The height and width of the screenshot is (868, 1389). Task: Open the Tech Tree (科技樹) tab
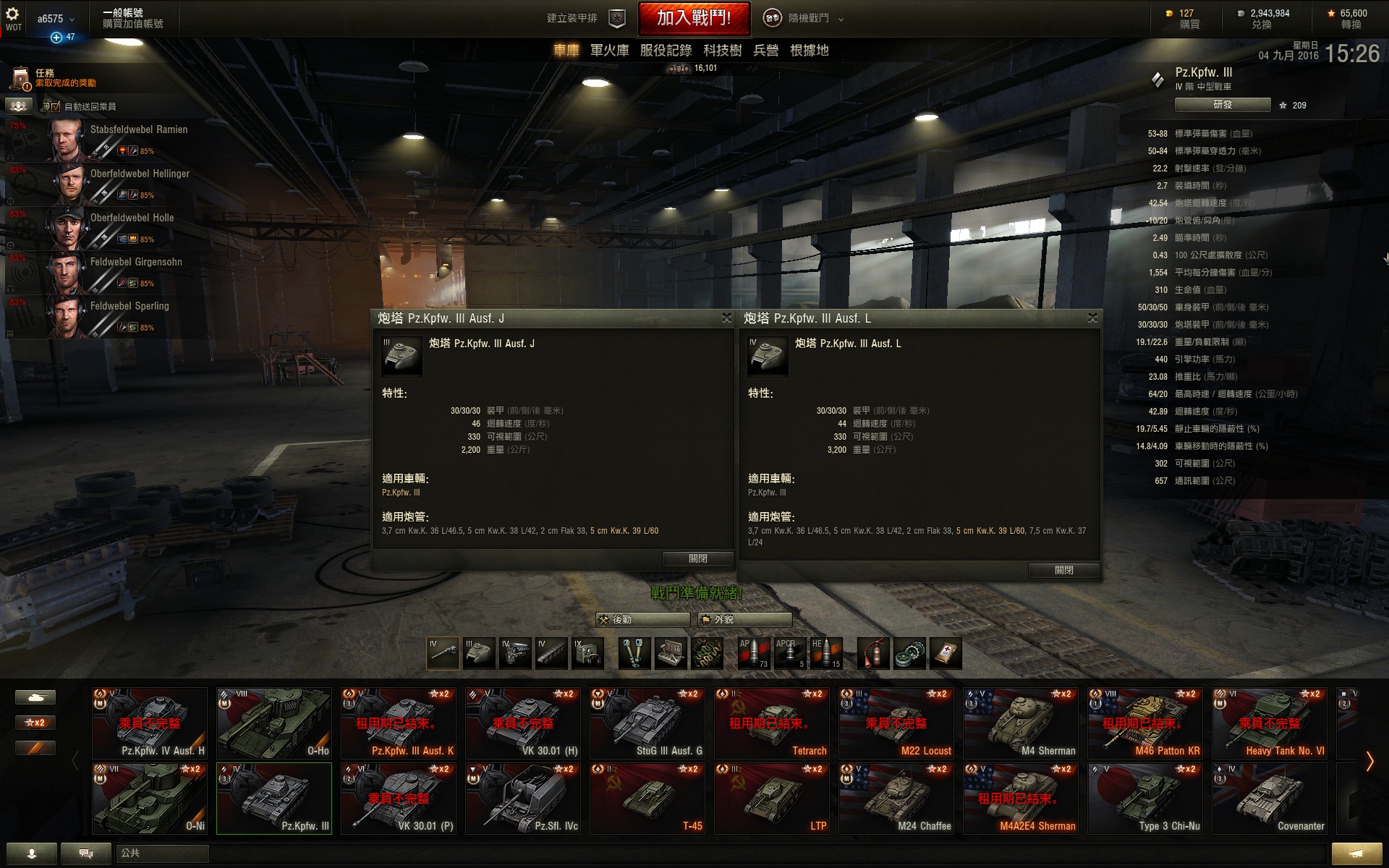tap(722, 51)
